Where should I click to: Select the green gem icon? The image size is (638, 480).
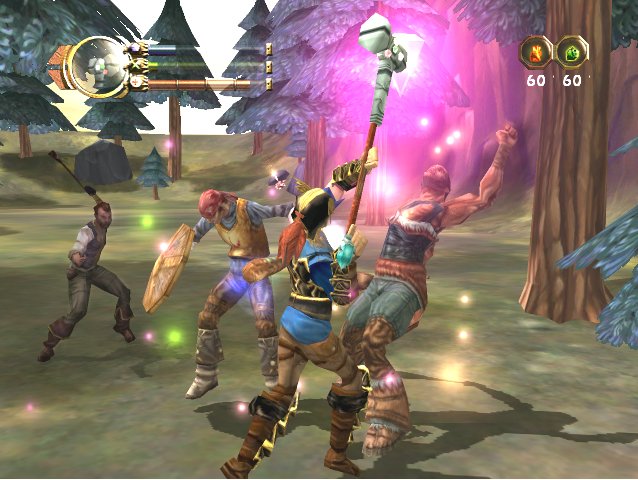pos(573,51)
